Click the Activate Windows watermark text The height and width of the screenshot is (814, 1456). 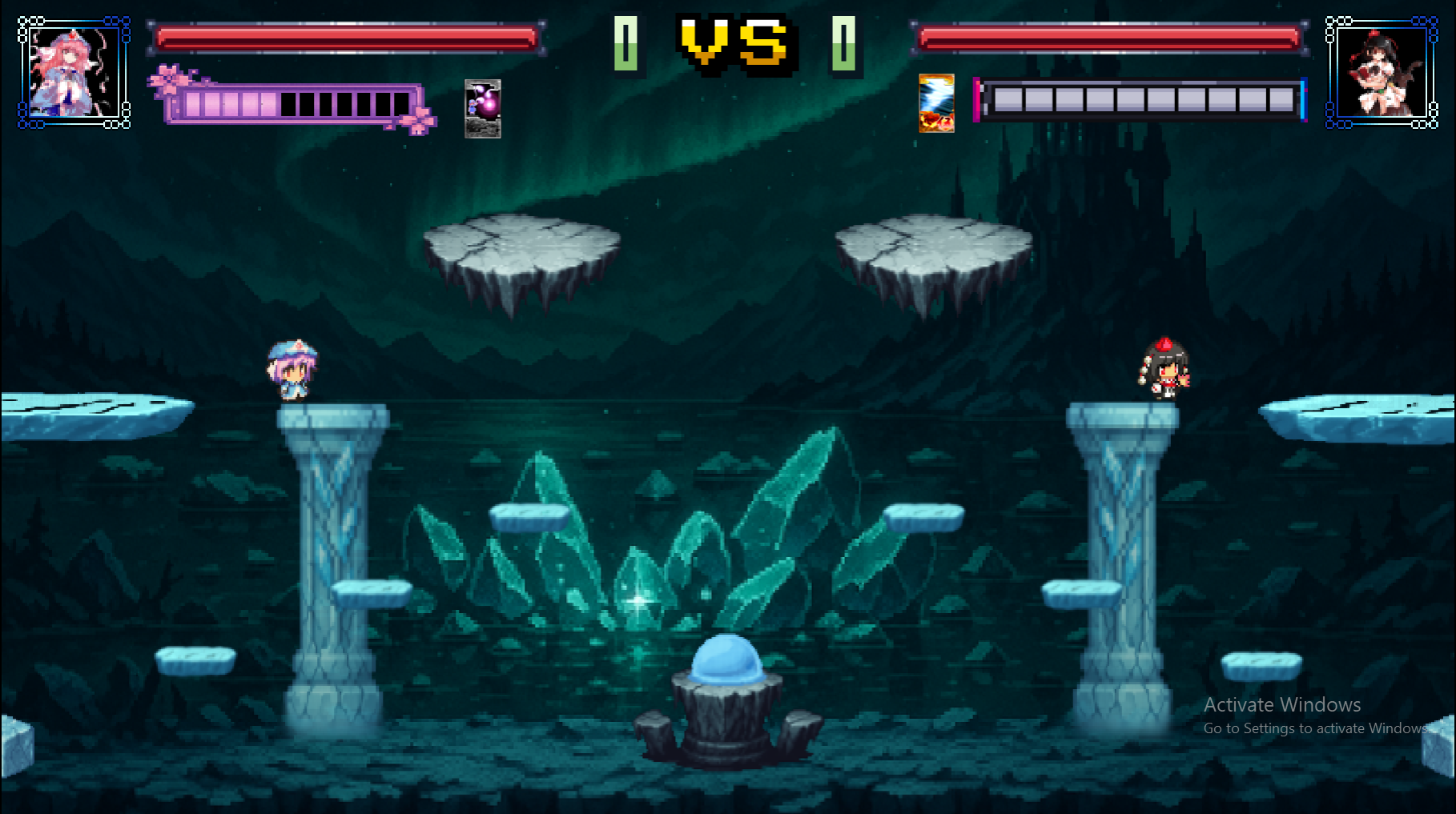pyautogui.click(x=1281, y=705)
